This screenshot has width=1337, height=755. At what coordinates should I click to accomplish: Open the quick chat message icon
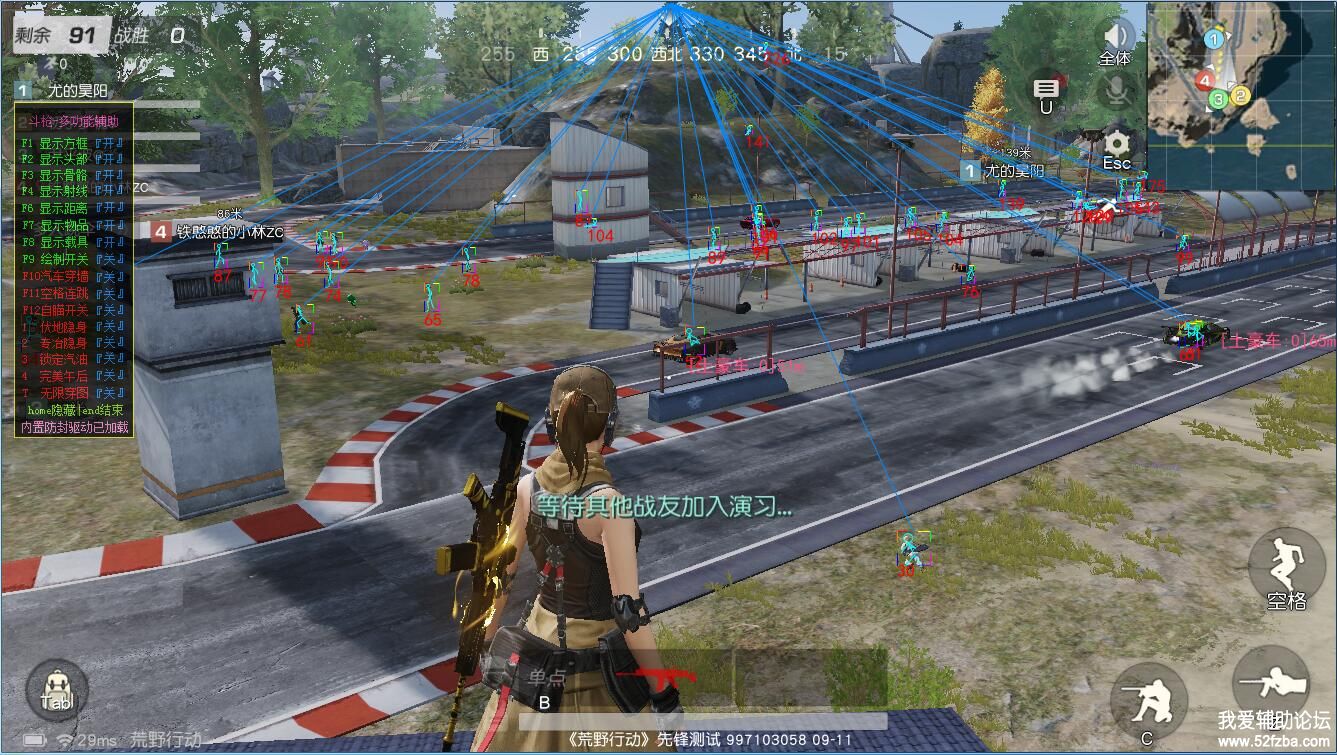point(1046,91)
